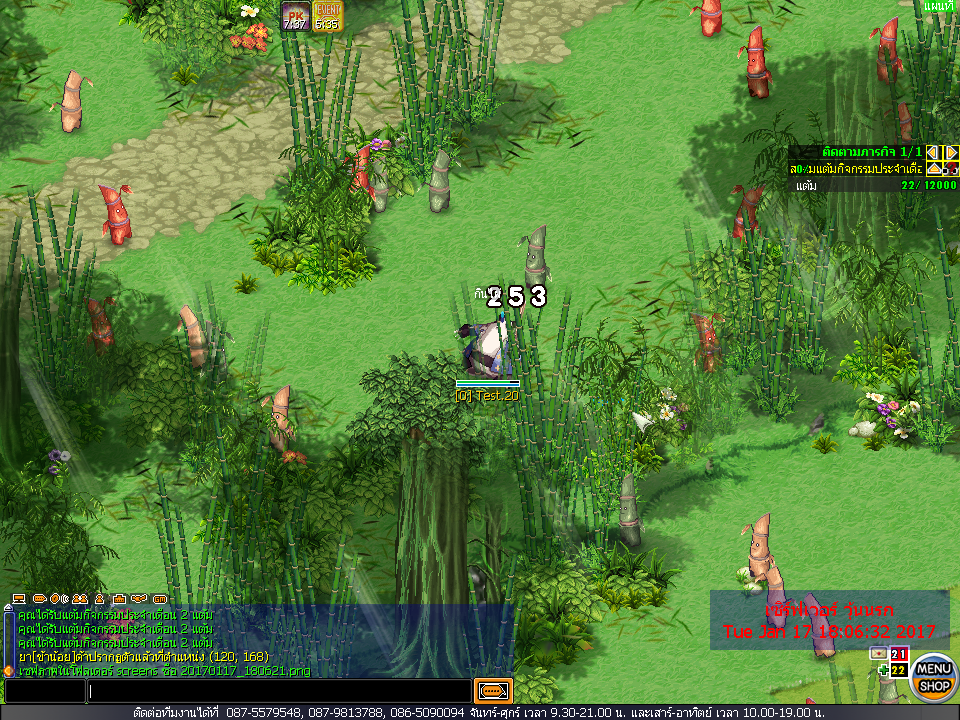Select the two-people party chat filter icon

pos(78,598)
